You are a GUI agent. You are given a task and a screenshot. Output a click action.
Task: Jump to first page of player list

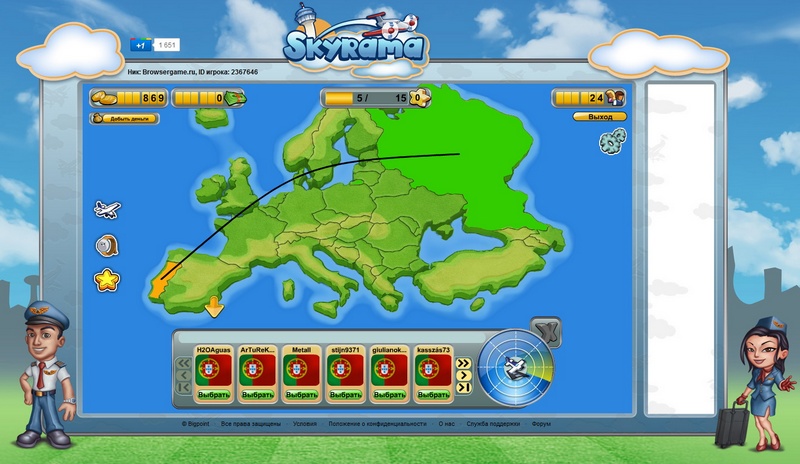click(183, 388)
